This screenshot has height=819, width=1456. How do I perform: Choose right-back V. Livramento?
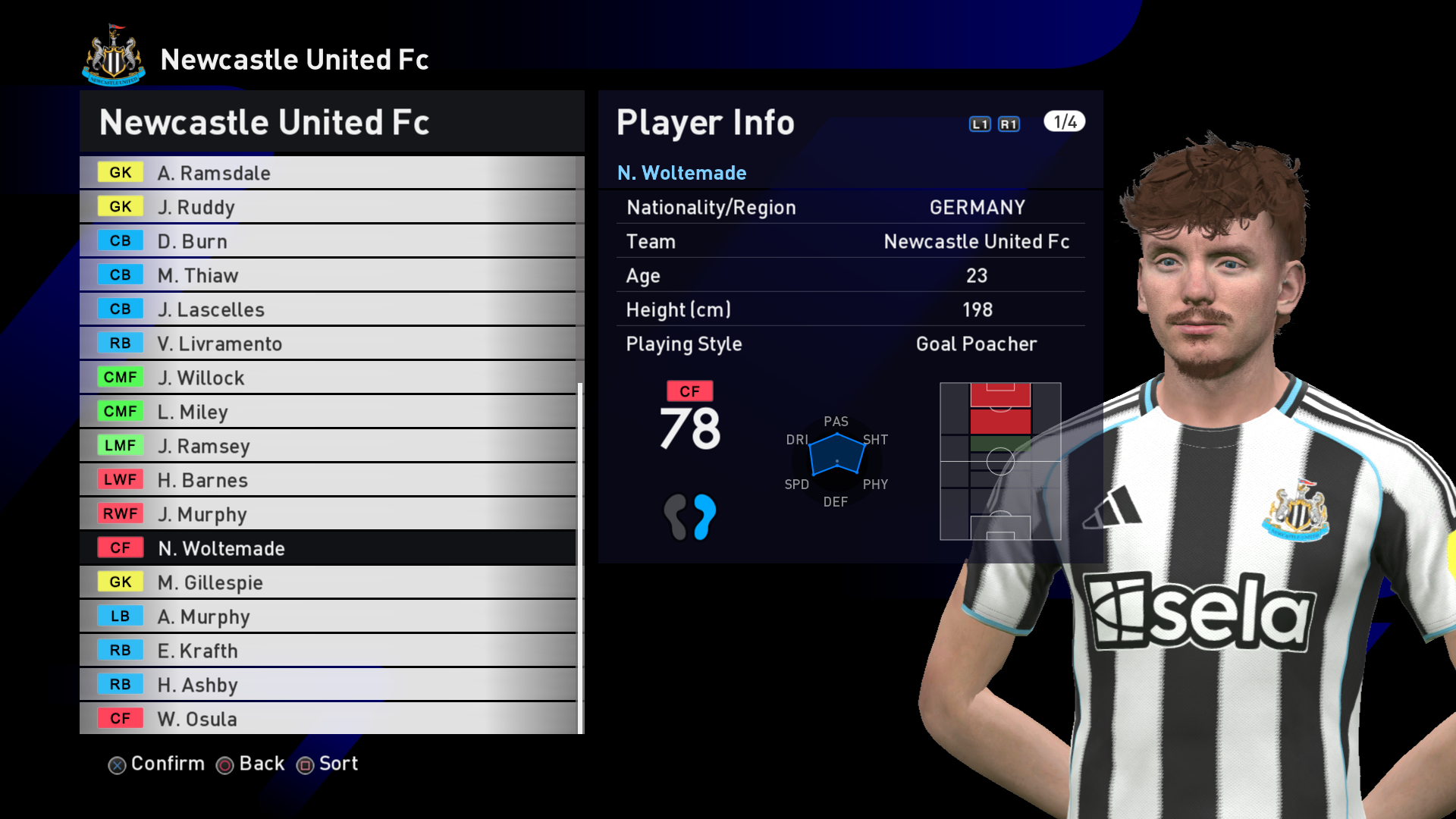(328, 344)
